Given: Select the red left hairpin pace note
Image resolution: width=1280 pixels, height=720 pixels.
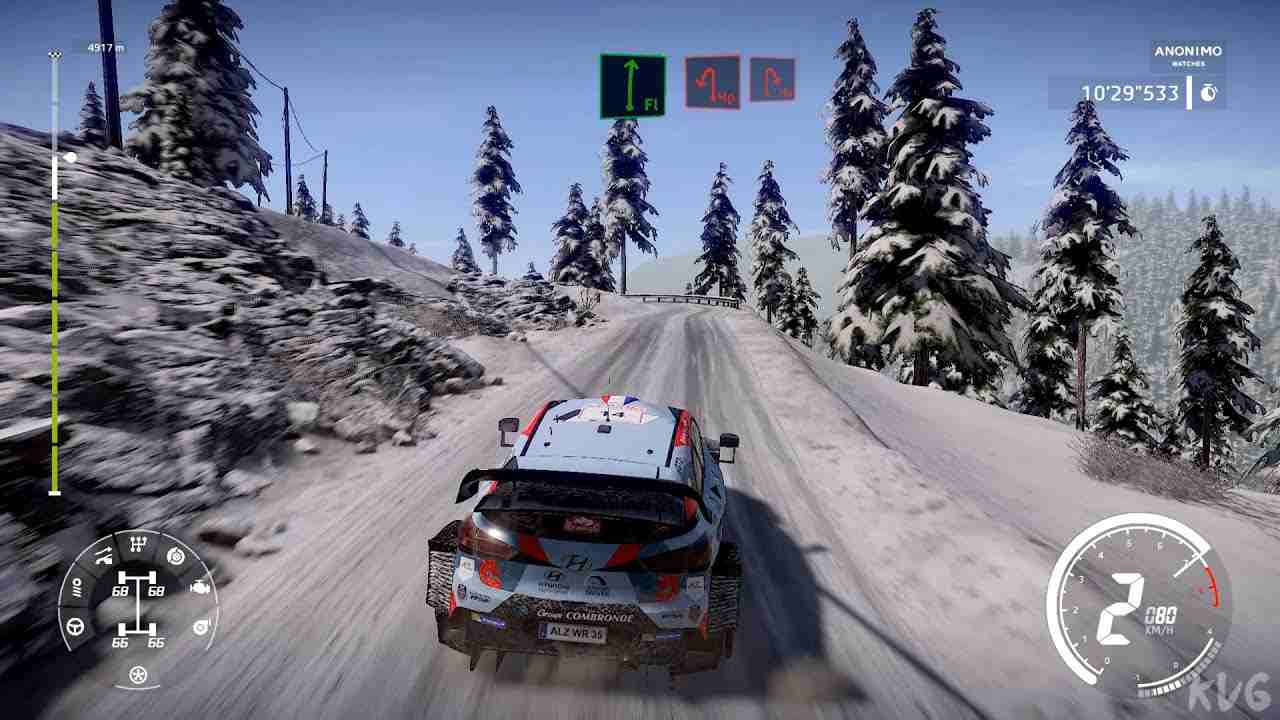Looking at the screenshot, I should click(x=712, y=82).
